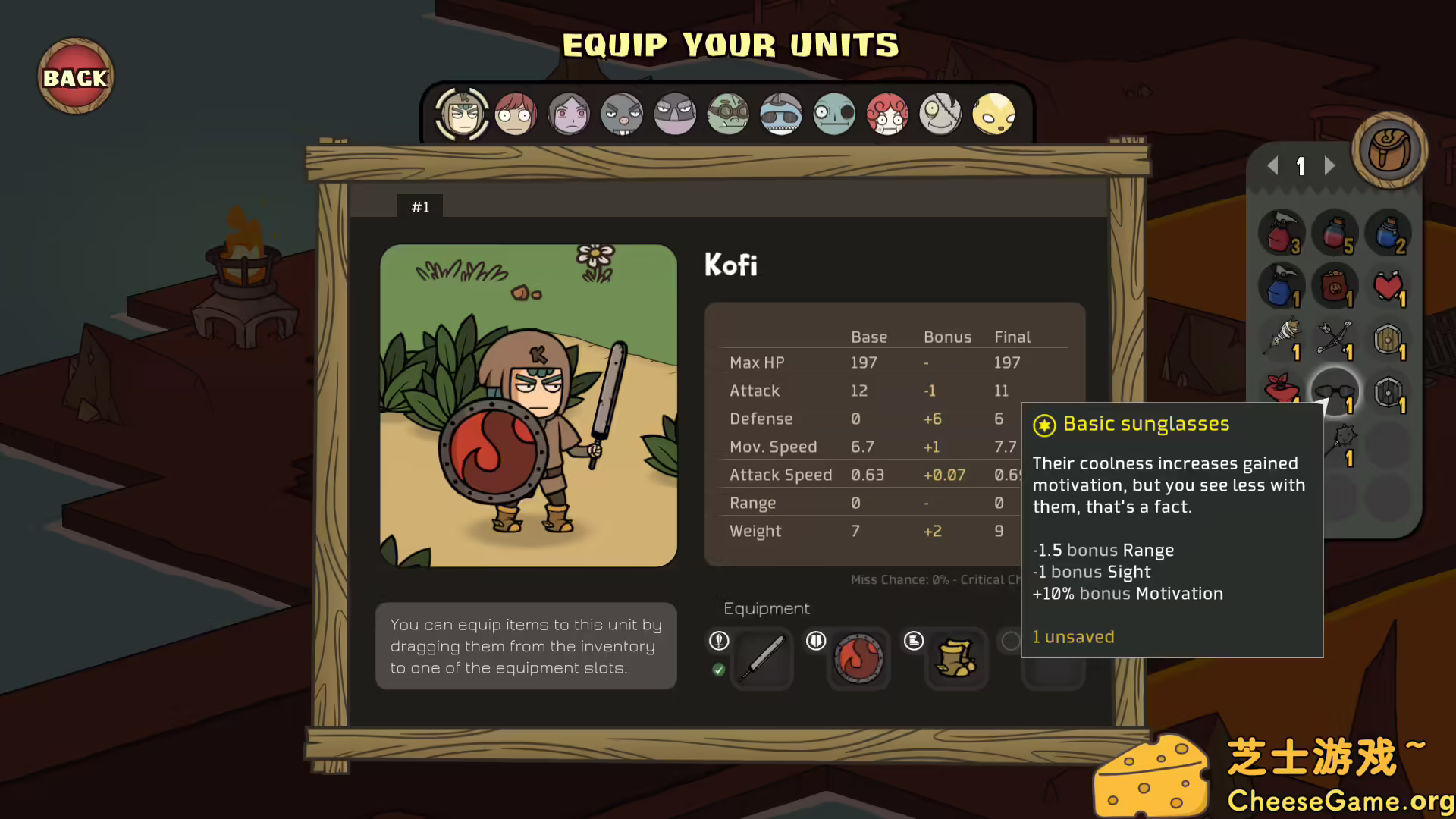Image resolution: width=1456 pixels, height=819 pixels.
Task: Select the equipped fire shield
Action: [858, 659]
